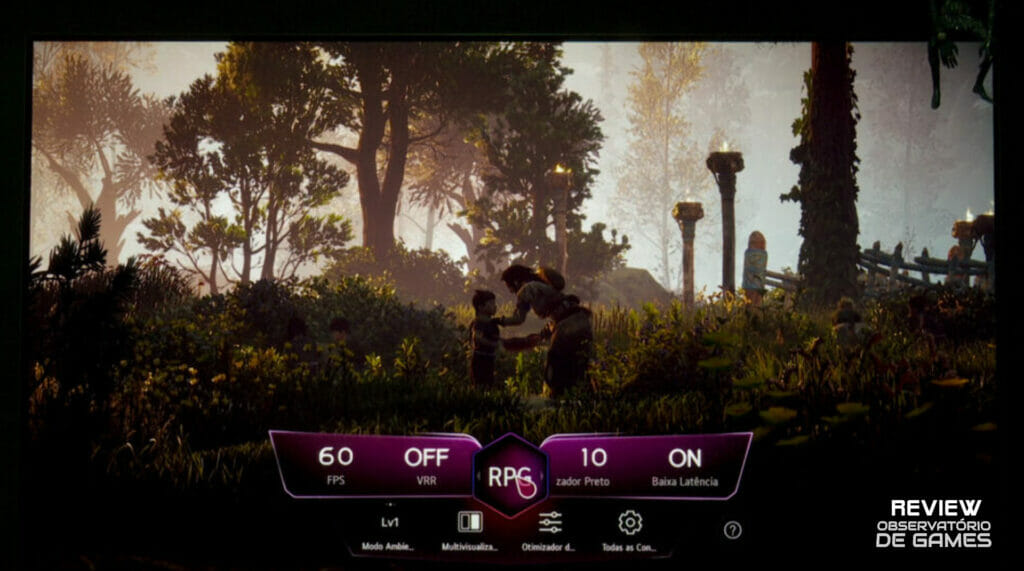Open the Multivisualização split-screen option
The width and height of the screenshot is (1024, 571).
(469, 530)
